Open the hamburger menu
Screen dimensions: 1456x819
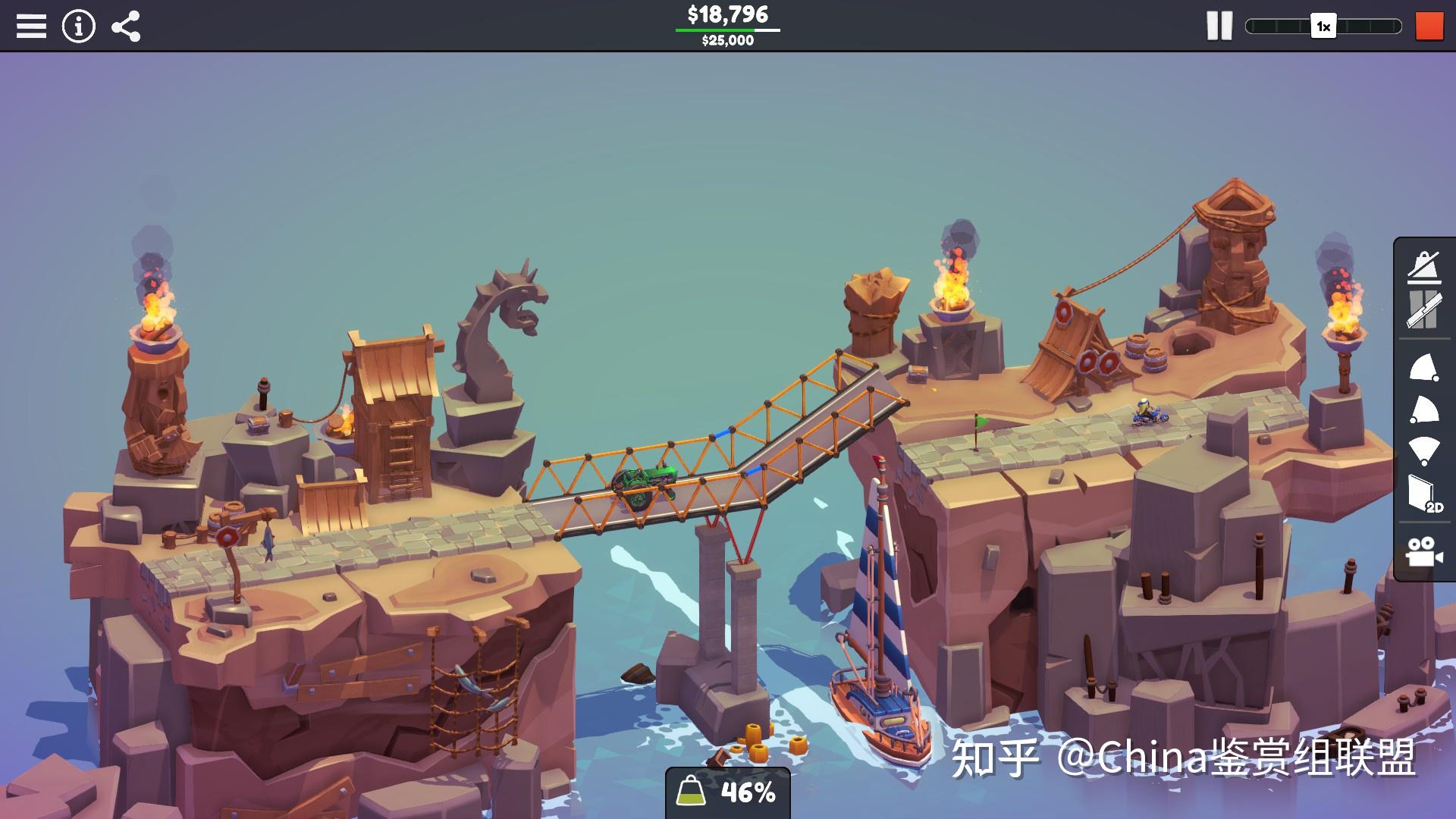pyautogui.click(x=31, y=27)
